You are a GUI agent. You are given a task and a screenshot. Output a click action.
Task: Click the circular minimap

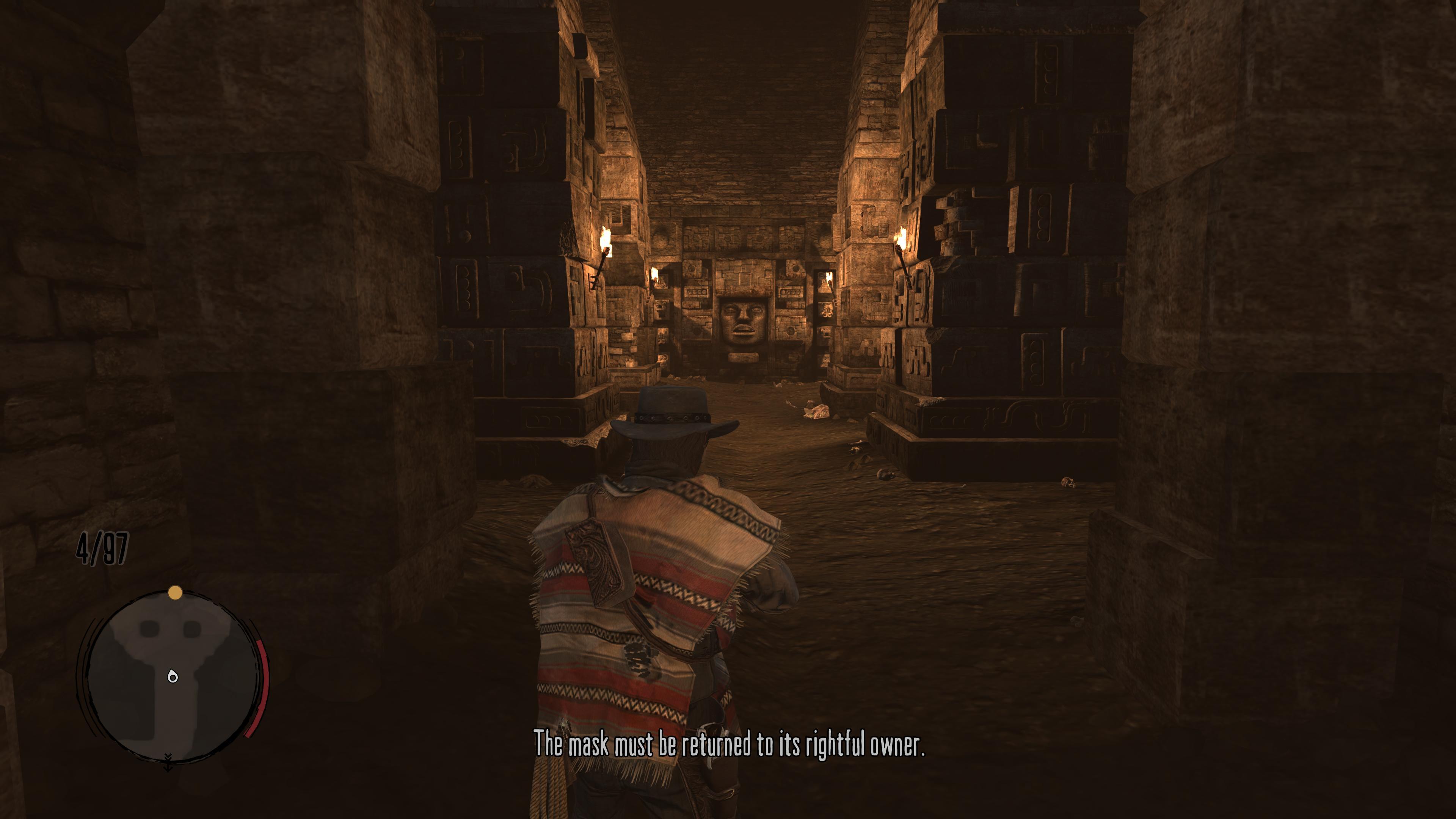click(x=173, y=676)
